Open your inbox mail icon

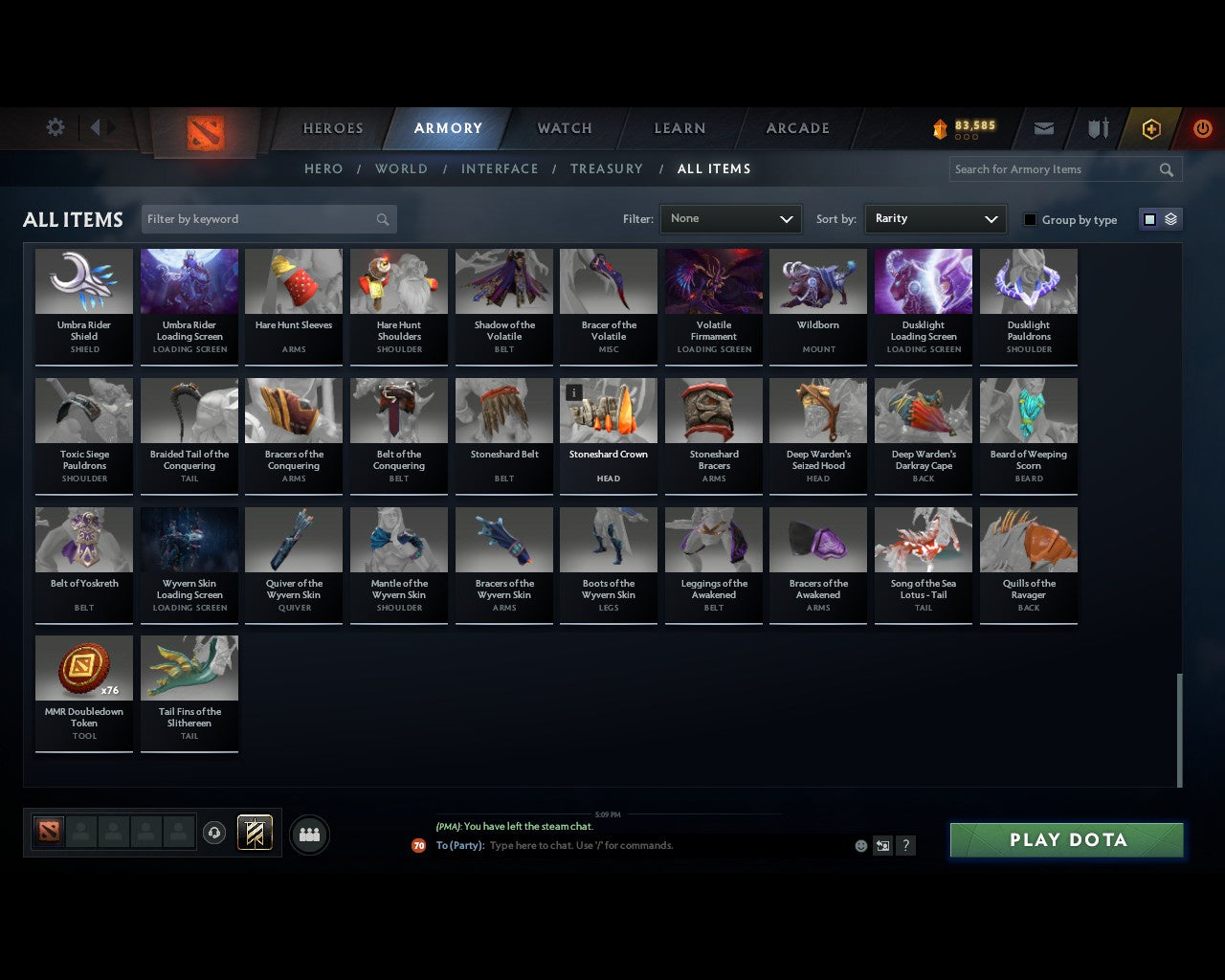[x=1043, y=127]
